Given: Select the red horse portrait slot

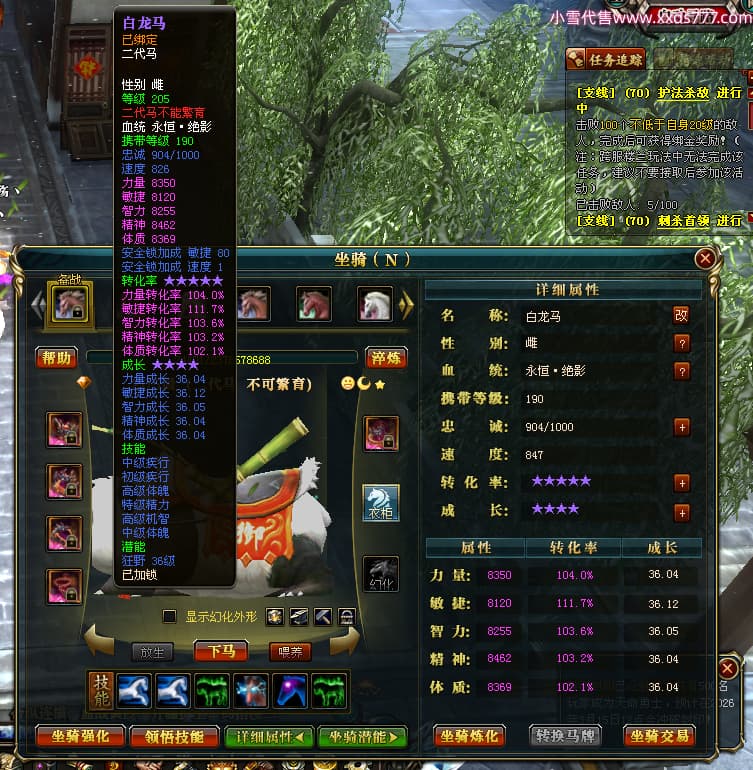Looking at the screenshot, I should [314, 304].
